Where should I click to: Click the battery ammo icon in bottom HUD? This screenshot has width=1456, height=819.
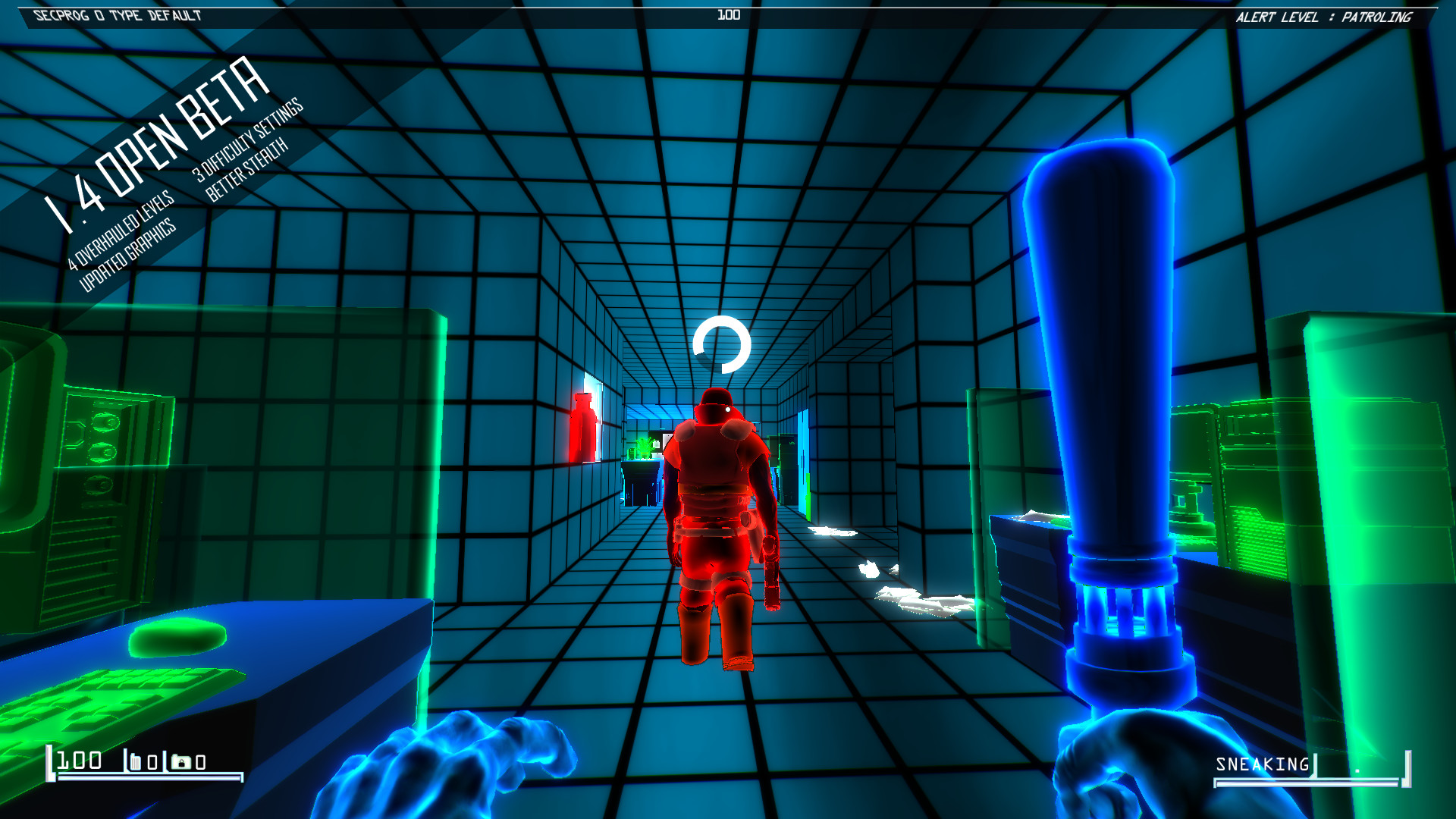tap(136, 761)
